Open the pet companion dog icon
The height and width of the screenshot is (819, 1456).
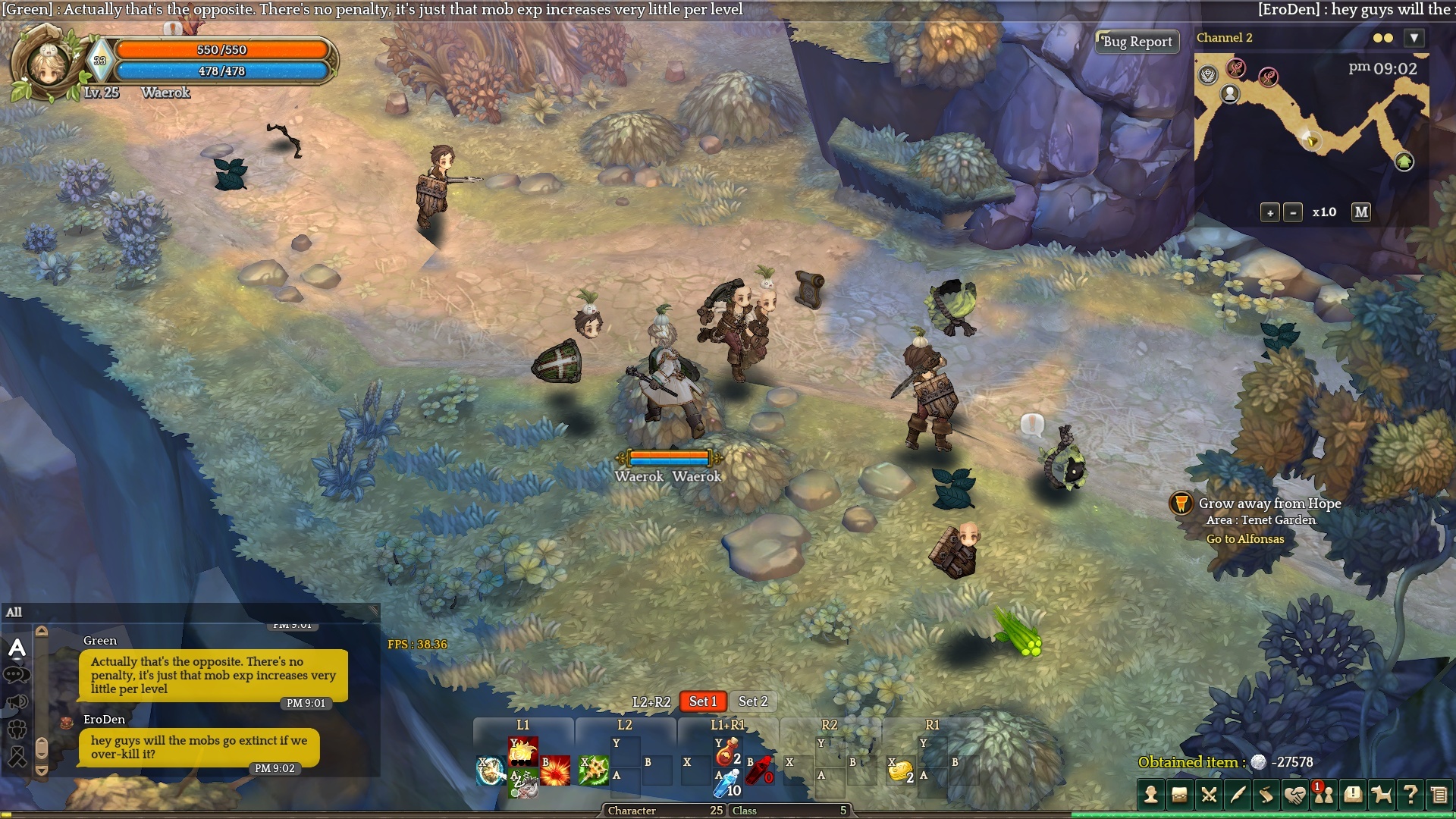tap(1381, 795)
